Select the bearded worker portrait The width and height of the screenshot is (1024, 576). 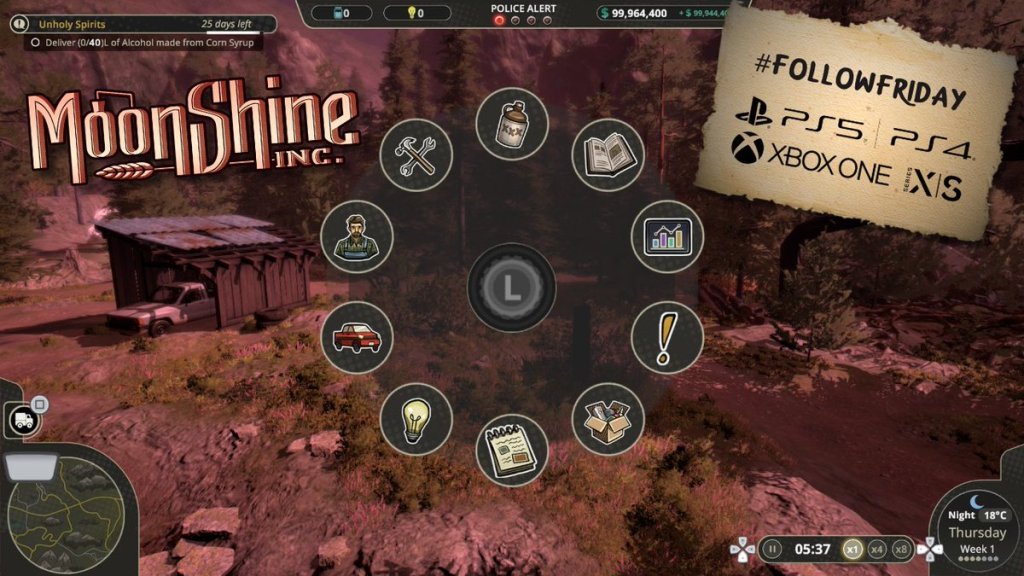point(357,236)
